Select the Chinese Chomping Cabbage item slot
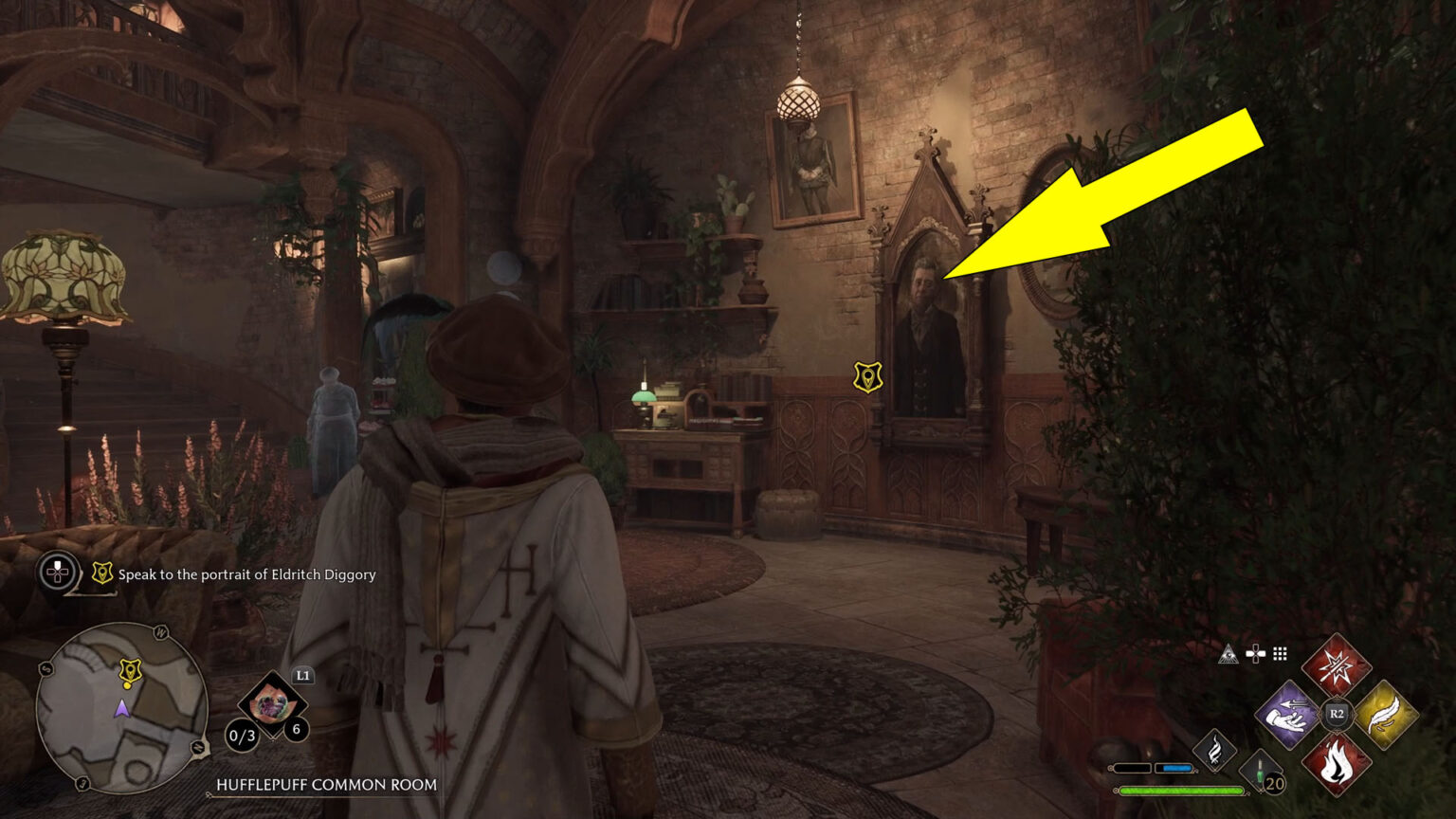The height and width of the screenshot is (819, 1456). (x=272, y=704)
